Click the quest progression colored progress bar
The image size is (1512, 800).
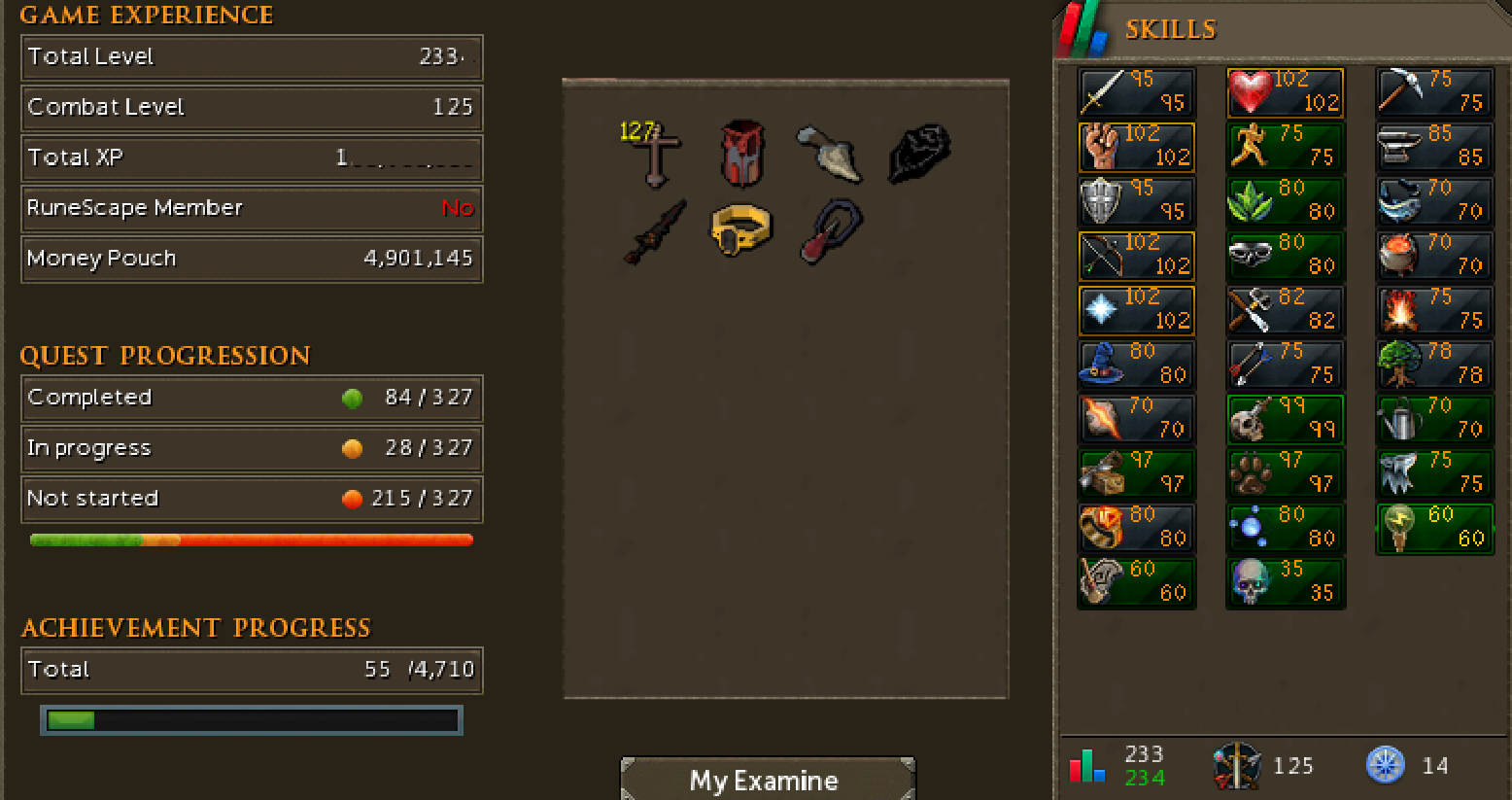tap(251, 539)
